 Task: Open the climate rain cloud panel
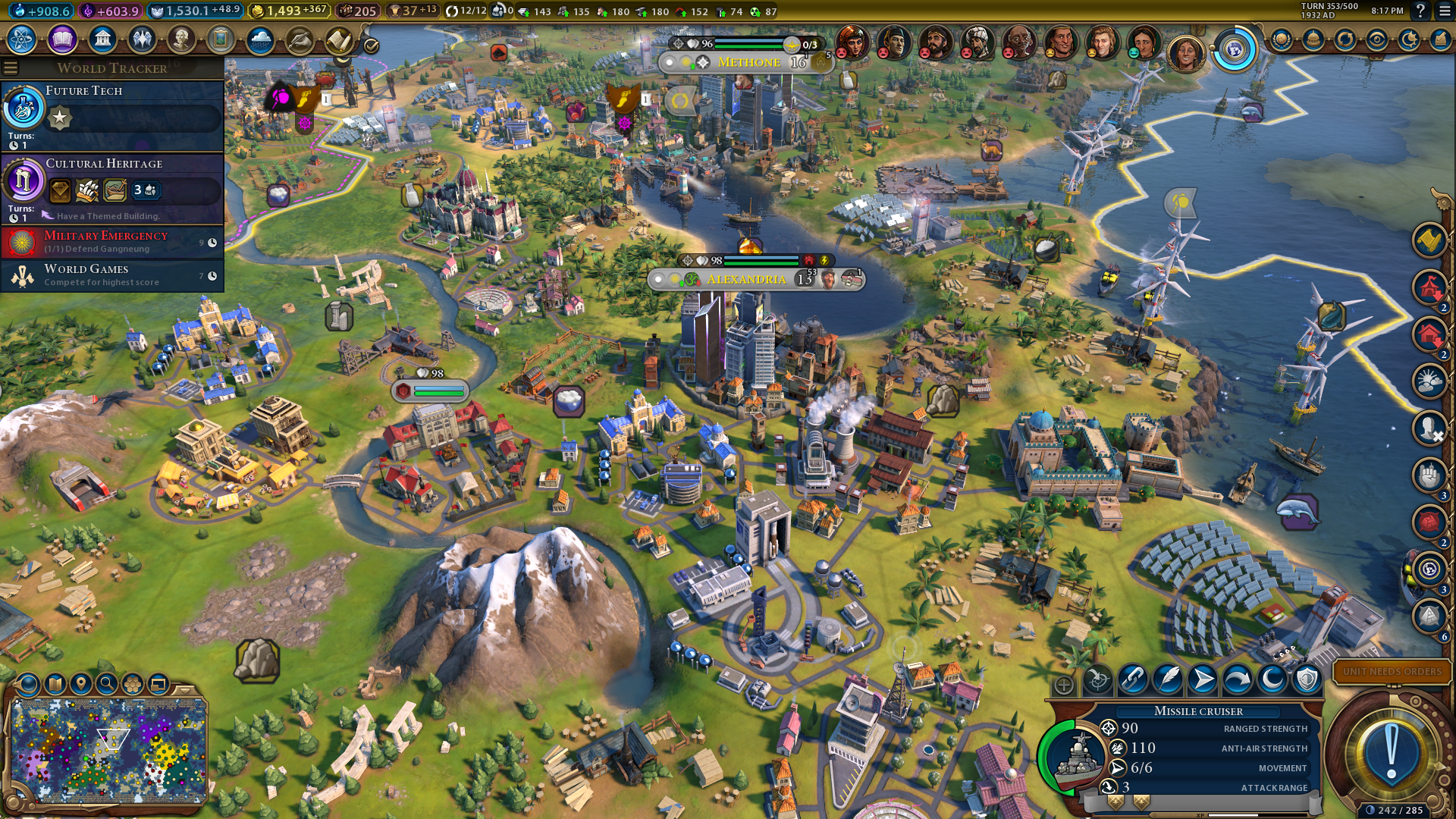tap(260, 39)
